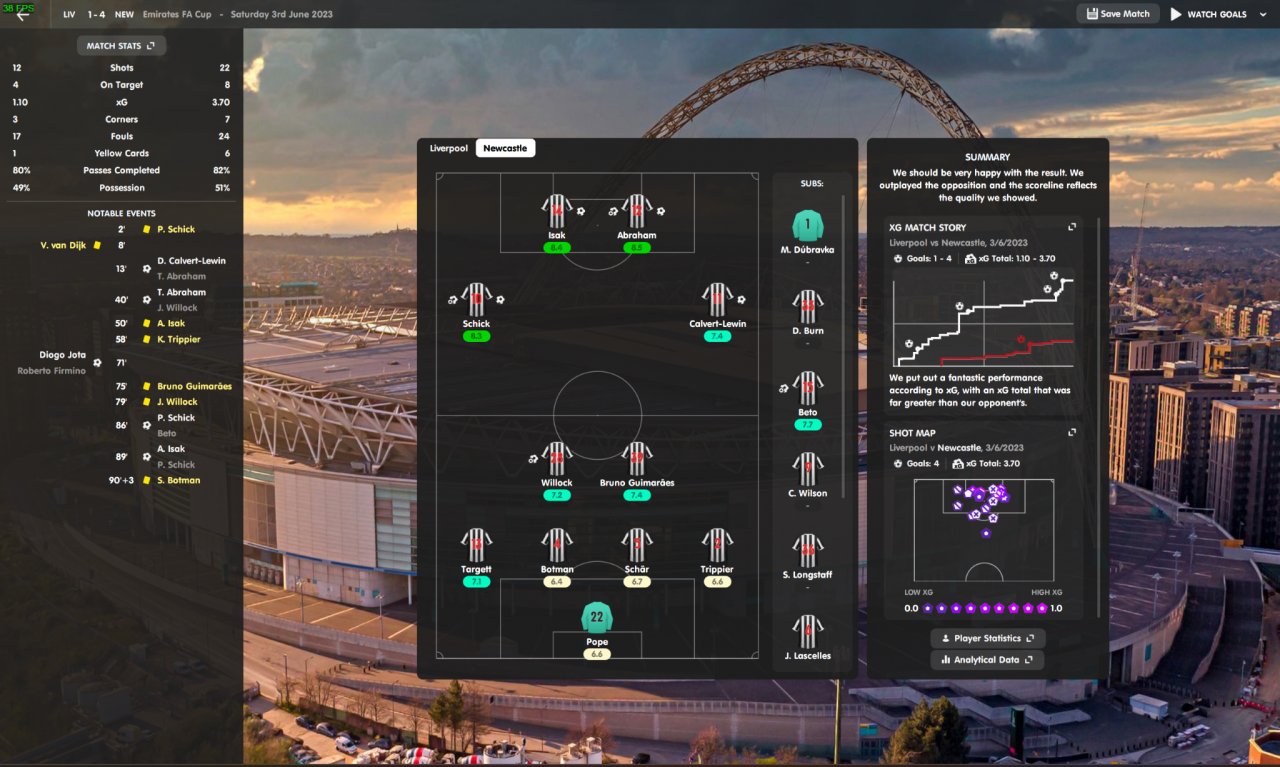This screenshot has width=1280, height=767.
Task: Choose substitute M. Dúbravka
Action: tap(807, 226)
